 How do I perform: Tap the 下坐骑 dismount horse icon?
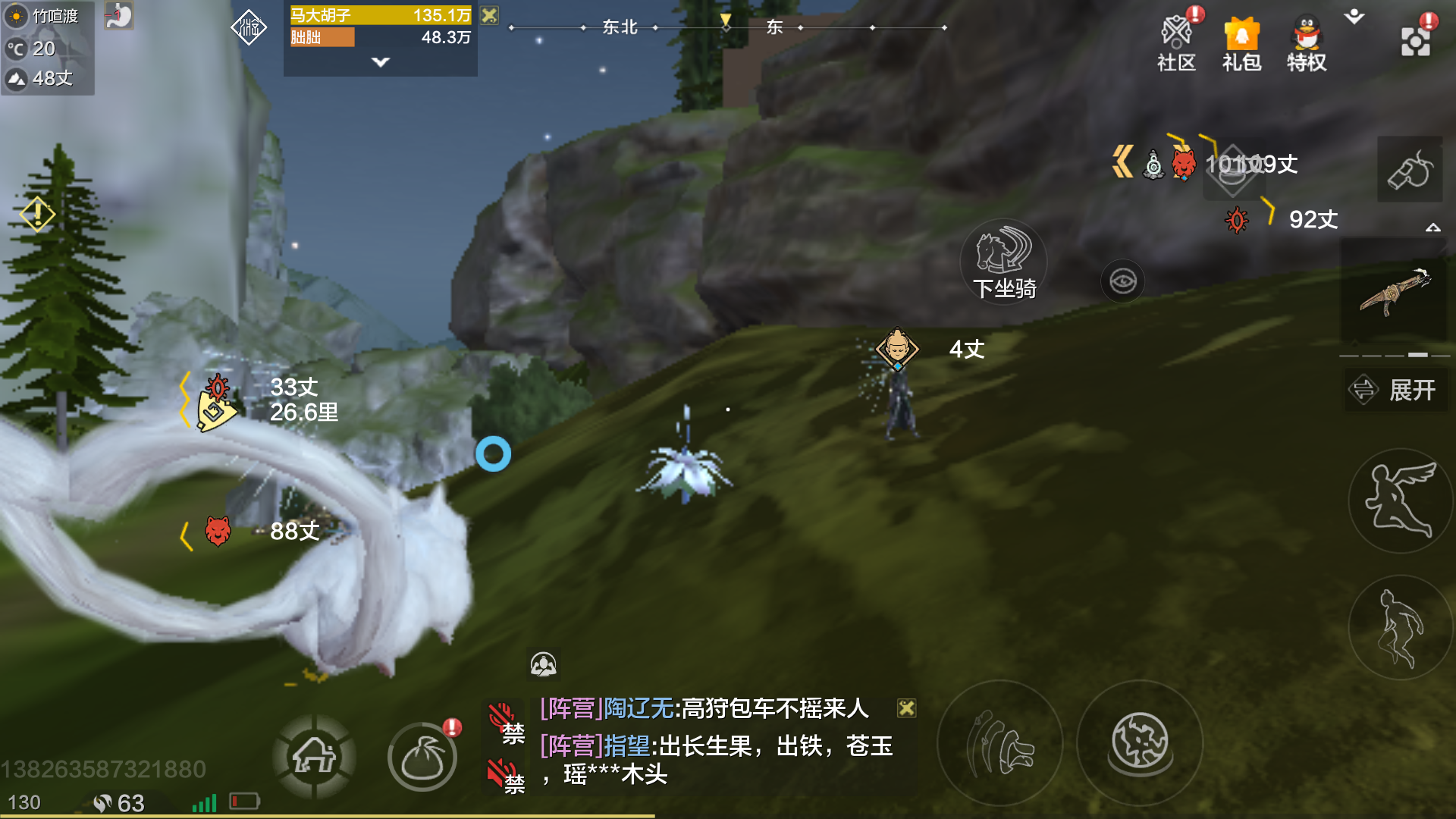[1003, 262]
